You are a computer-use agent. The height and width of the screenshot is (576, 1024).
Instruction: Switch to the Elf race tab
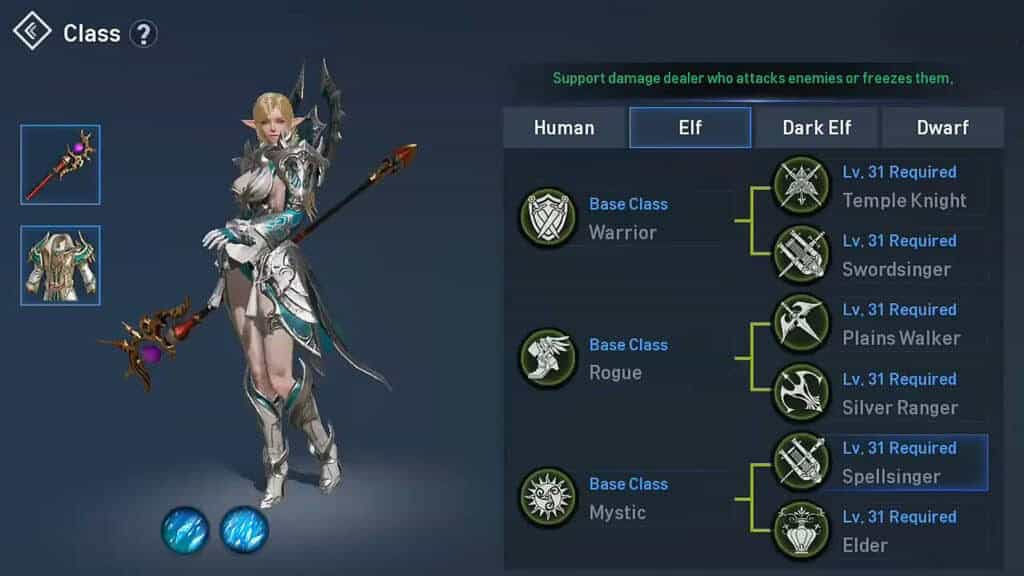tap(690, 128)
